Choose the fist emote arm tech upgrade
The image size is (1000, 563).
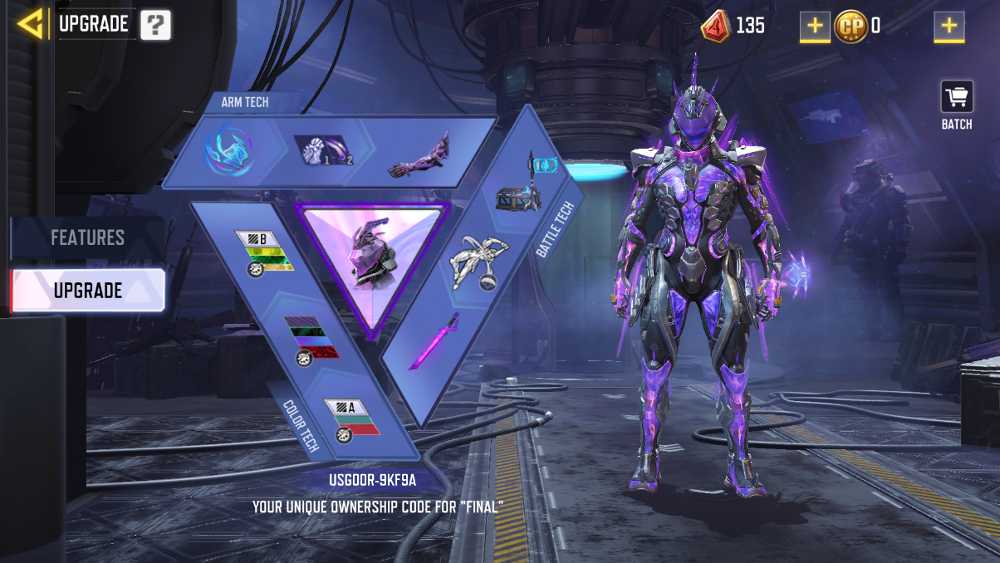324,152
